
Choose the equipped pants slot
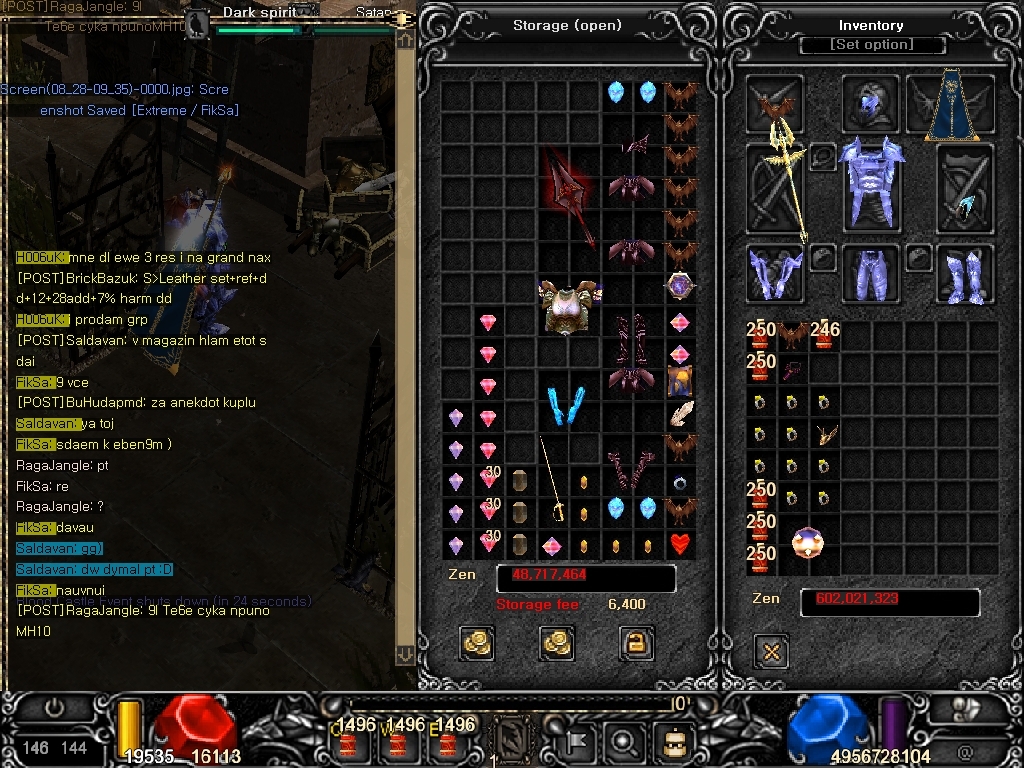pos(872,273)
